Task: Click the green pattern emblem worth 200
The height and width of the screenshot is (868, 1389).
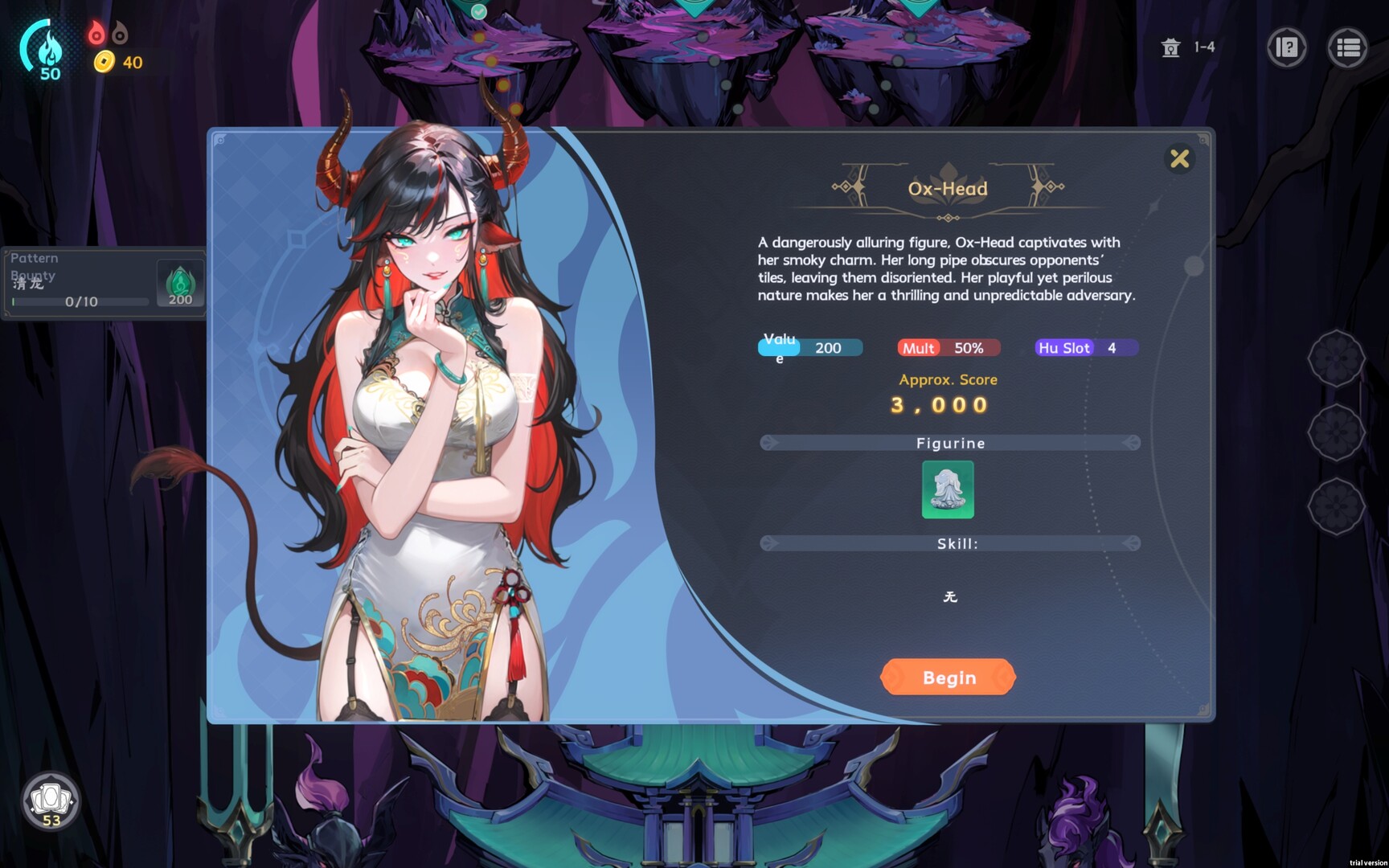Action: coord(178,281)
